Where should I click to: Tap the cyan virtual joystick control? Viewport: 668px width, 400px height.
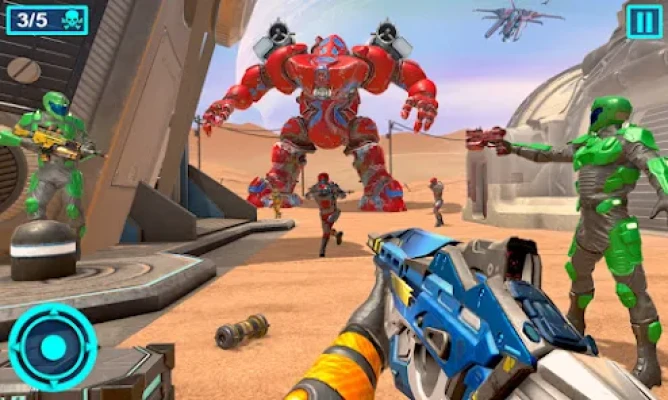pyautogui.click(x=53, y=347)
